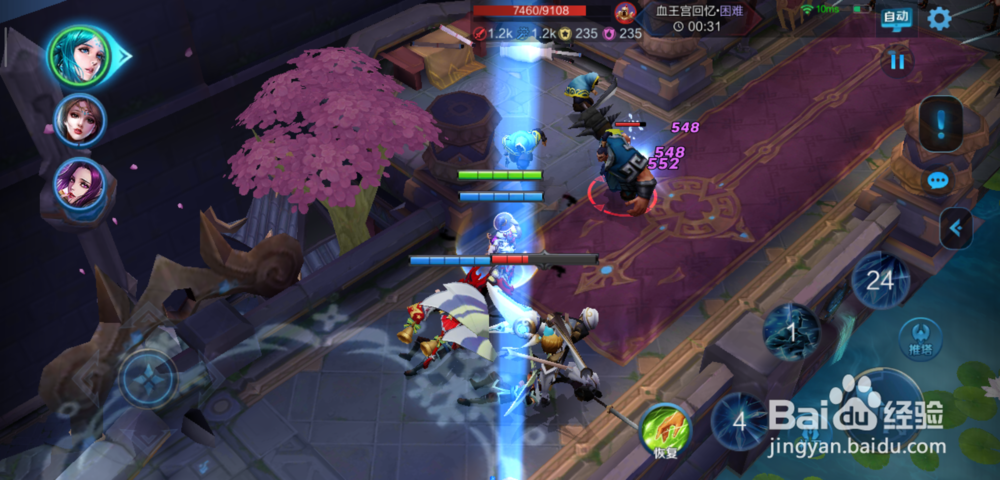
Task: Use the skill showing cooldown 1
Action: pyautogui.click(x=791, y=331)
